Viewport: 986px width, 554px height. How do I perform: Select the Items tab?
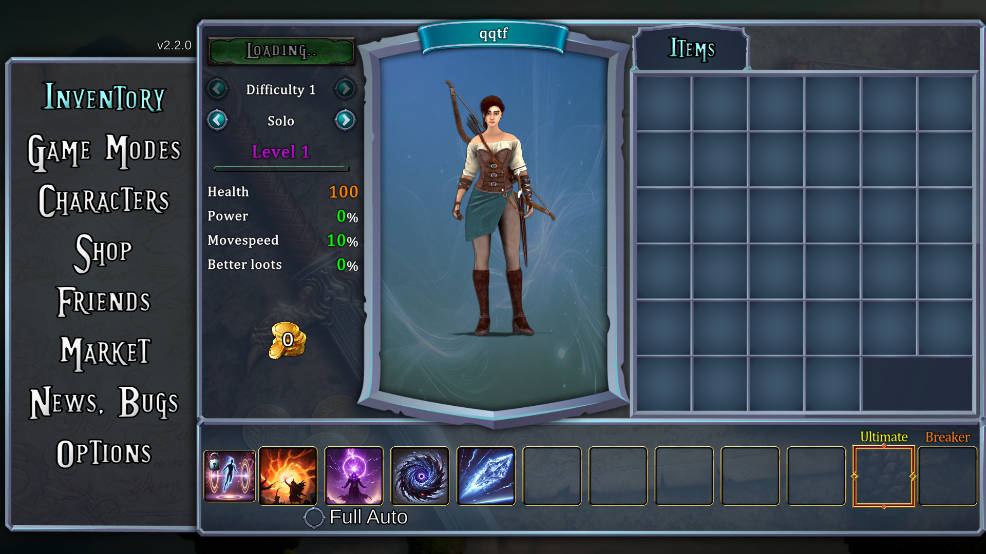click(x=691, y=49)
